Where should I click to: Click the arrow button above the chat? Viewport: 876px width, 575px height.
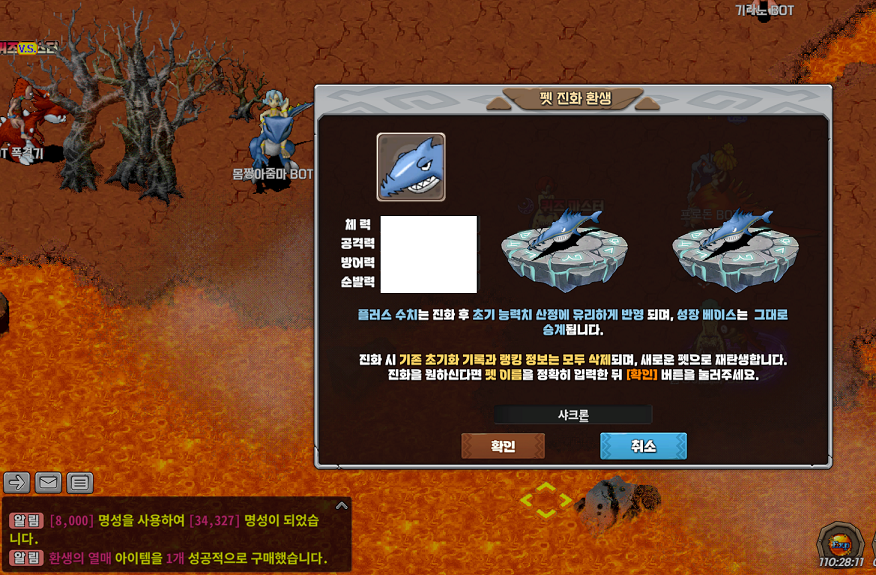pyautogui.click(x=17, y=483)
